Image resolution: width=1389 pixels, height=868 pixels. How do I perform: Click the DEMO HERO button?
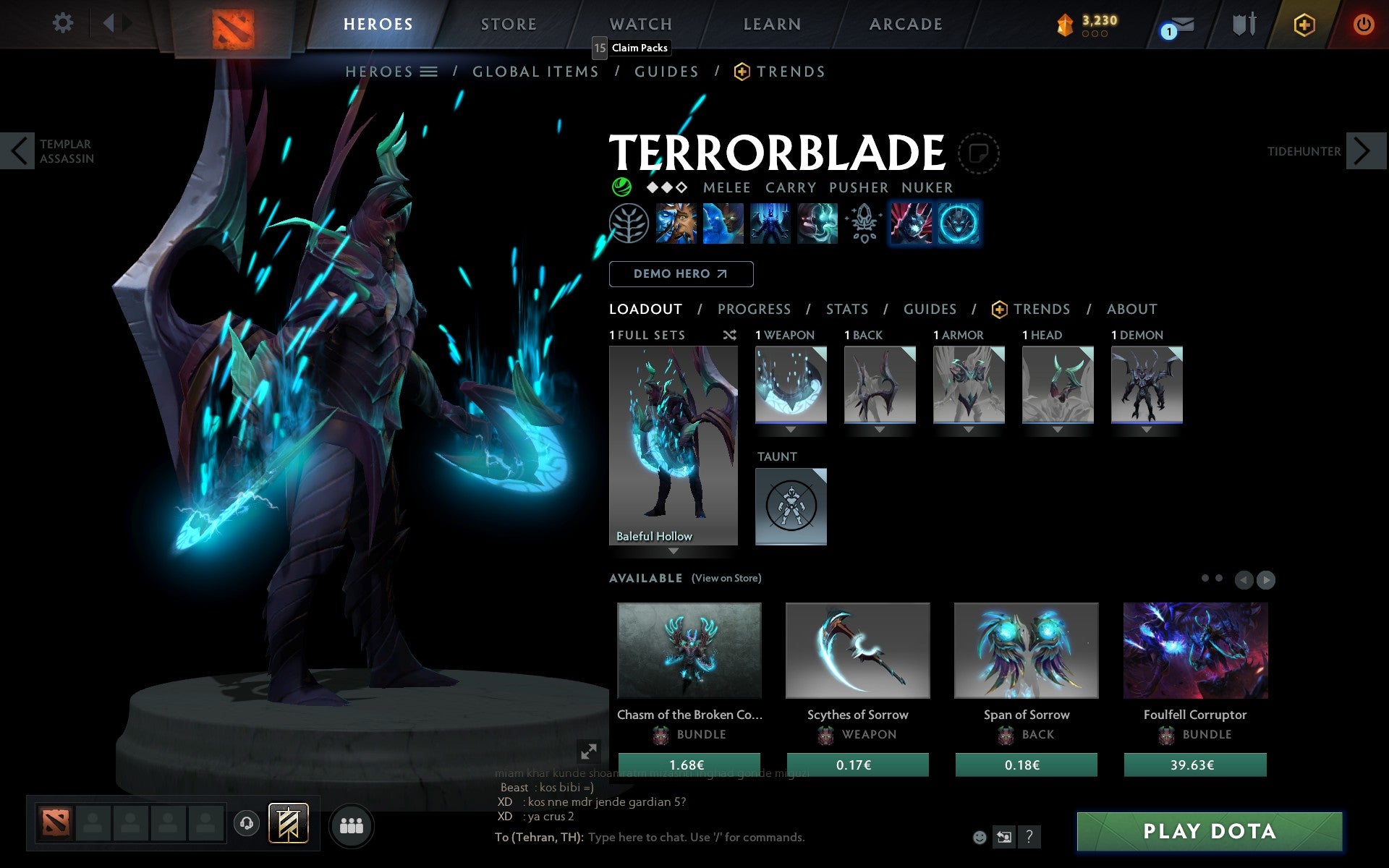[681, 274]
